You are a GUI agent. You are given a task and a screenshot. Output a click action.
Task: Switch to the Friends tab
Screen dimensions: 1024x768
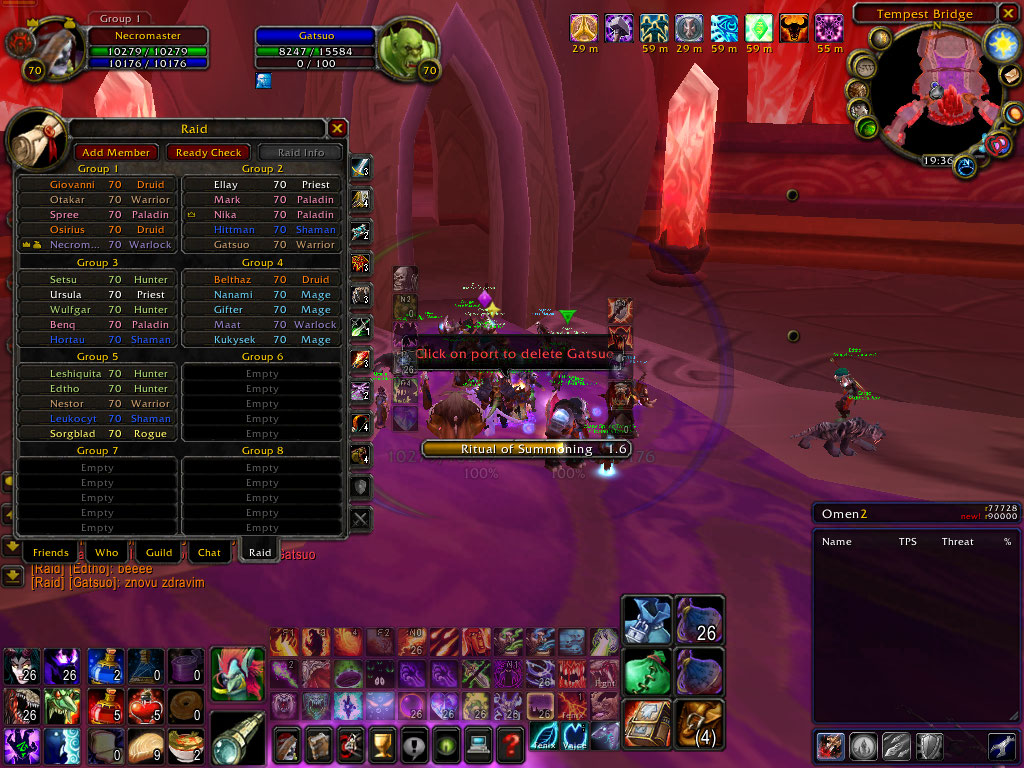point(50,552)
